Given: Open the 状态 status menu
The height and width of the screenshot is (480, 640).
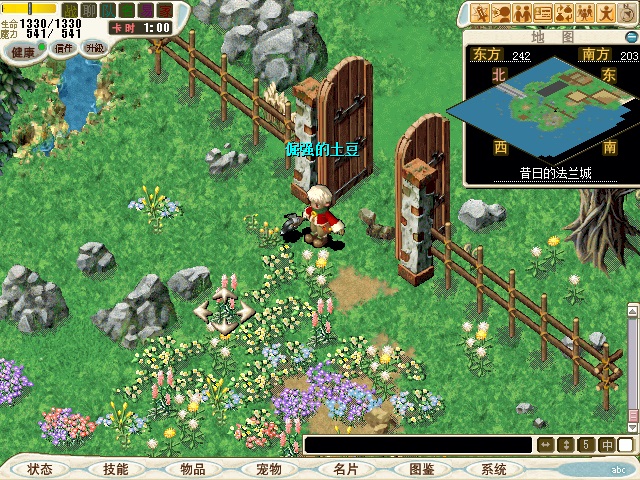Looking at the screenshot, I should click(x=41, y=469).
